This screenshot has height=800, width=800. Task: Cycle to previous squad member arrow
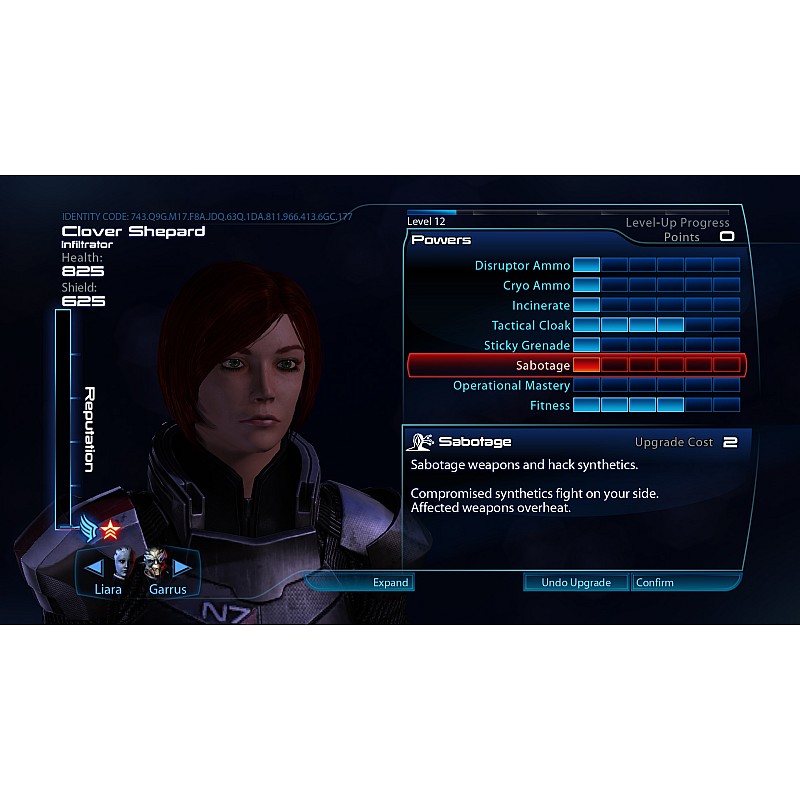coord(94,567)
